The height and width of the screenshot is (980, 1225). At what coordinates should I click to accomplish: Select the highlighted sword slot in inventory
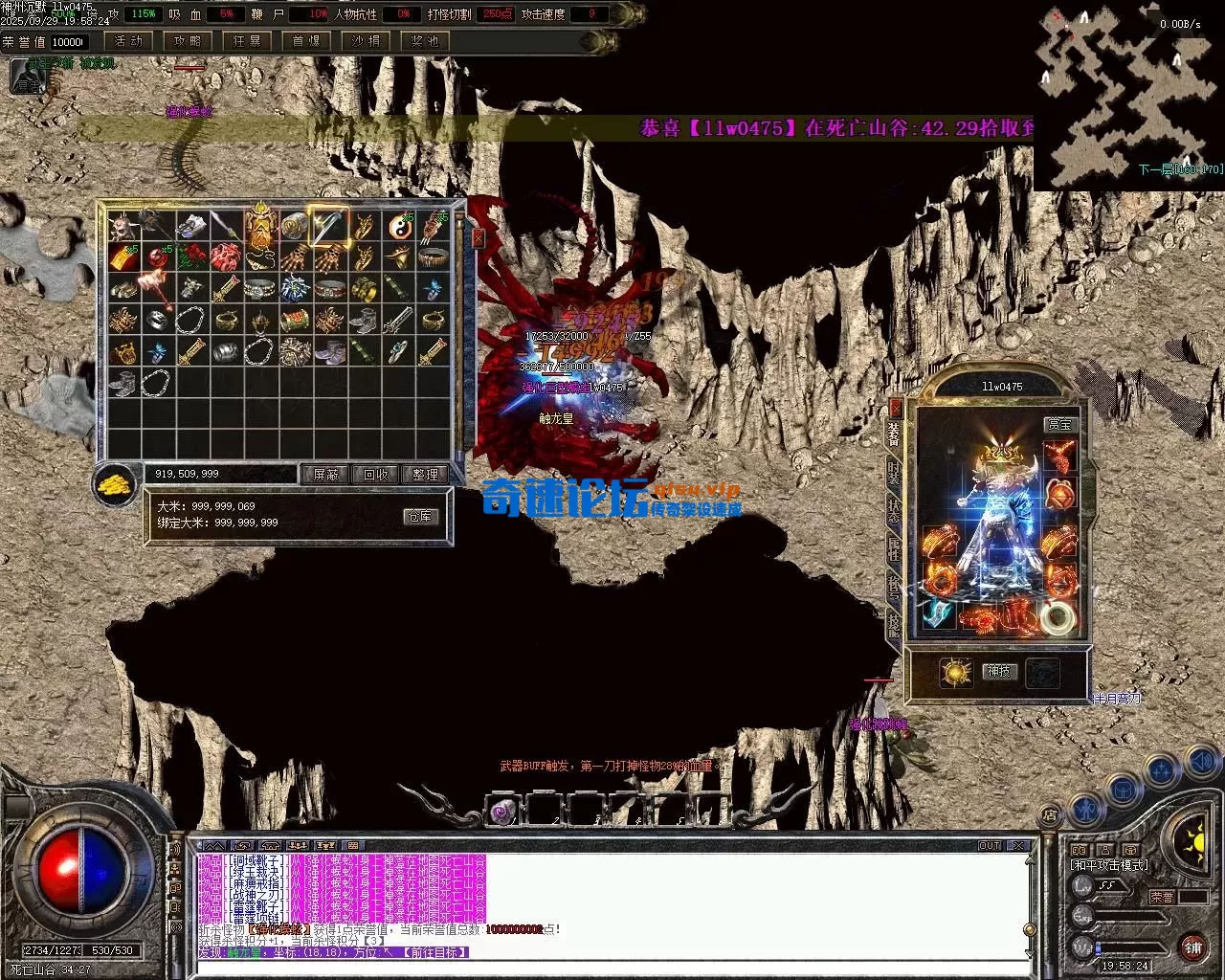pos(328,226)
